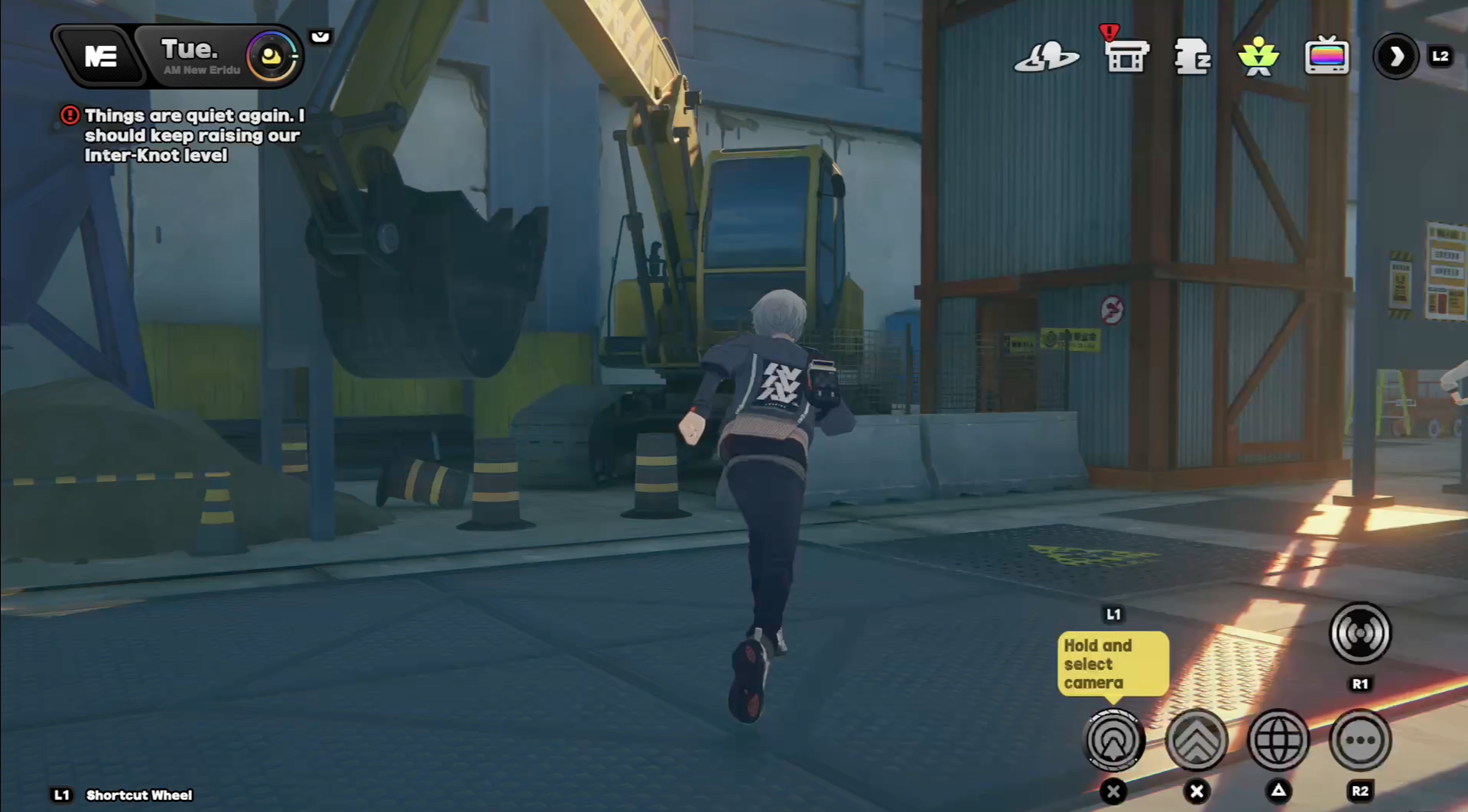1468x812 pixels.
Task: Open the ringed-planet icon in the top bar
Action: pyautogui.click(x=1046, y=57)
